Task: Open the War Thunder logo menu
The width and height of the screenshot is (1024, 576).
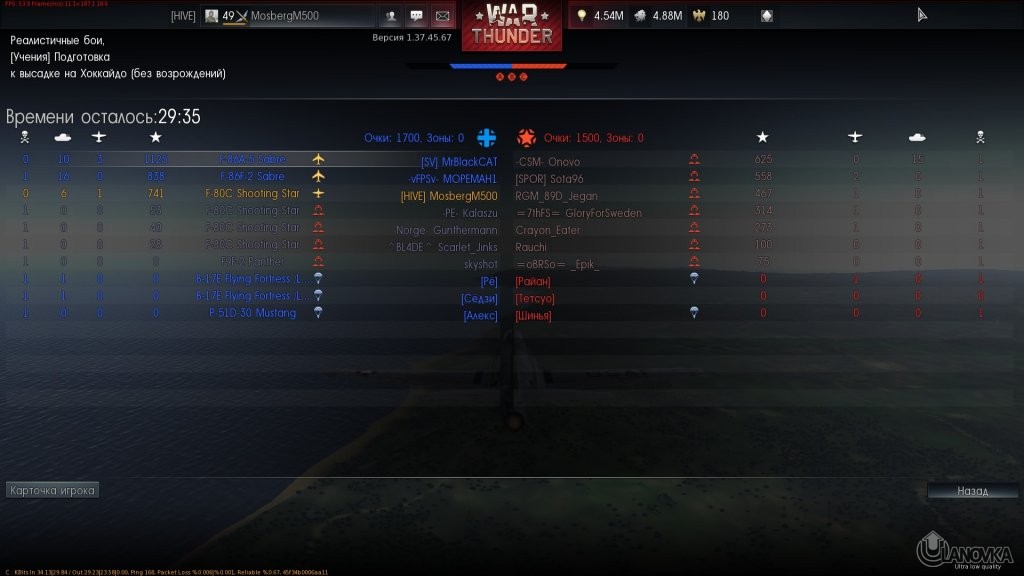Action: pos(512,26)
